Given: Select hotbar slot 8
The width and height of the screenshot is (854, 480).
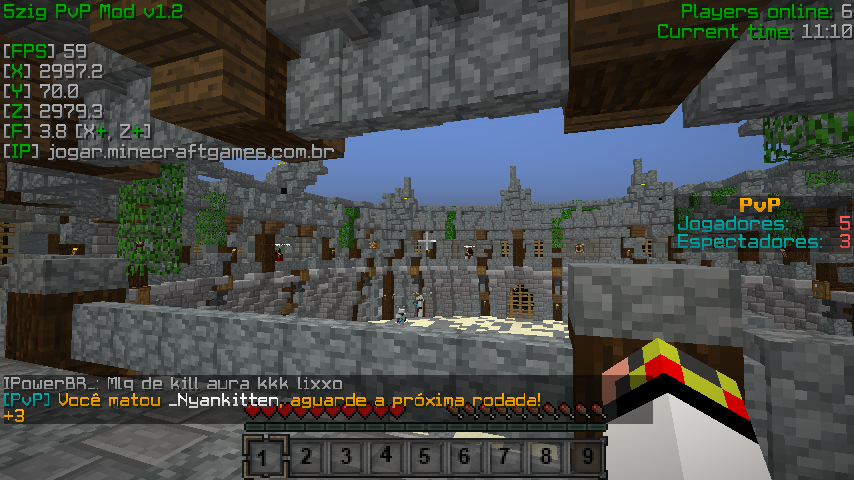Looking at the screenshot, I should (546, 458).
